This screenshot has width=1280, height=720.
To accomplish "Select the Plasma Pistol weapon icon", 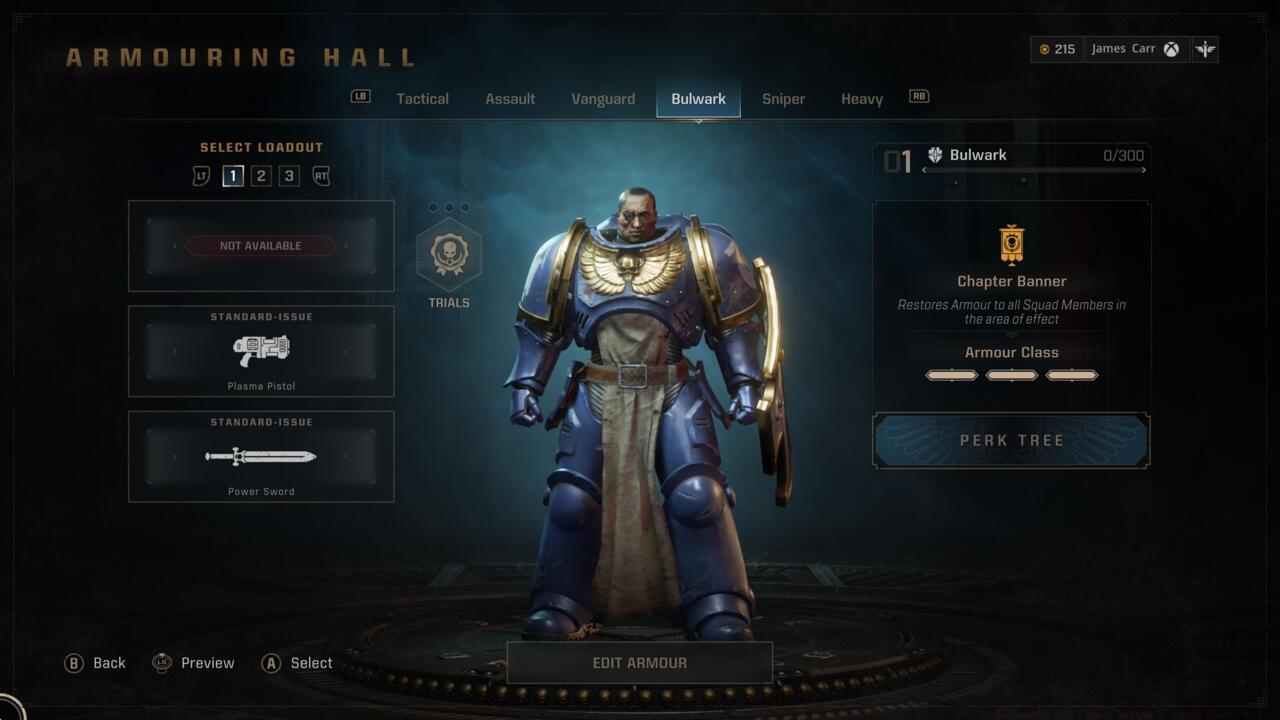I will tap(261, 352).
